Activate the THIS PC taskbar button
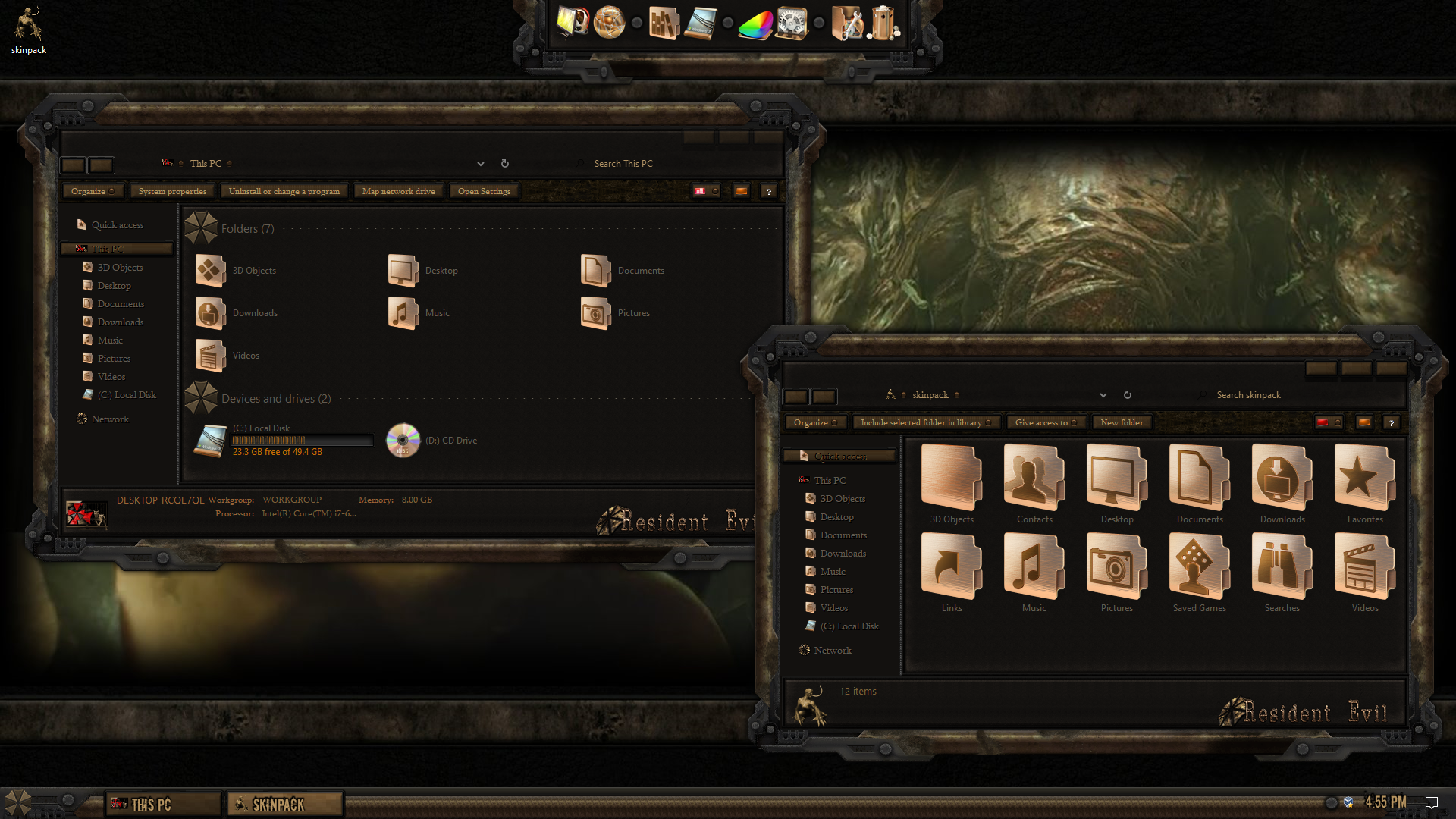This screenshot has width=1456, height=819. tap(162, 804)
